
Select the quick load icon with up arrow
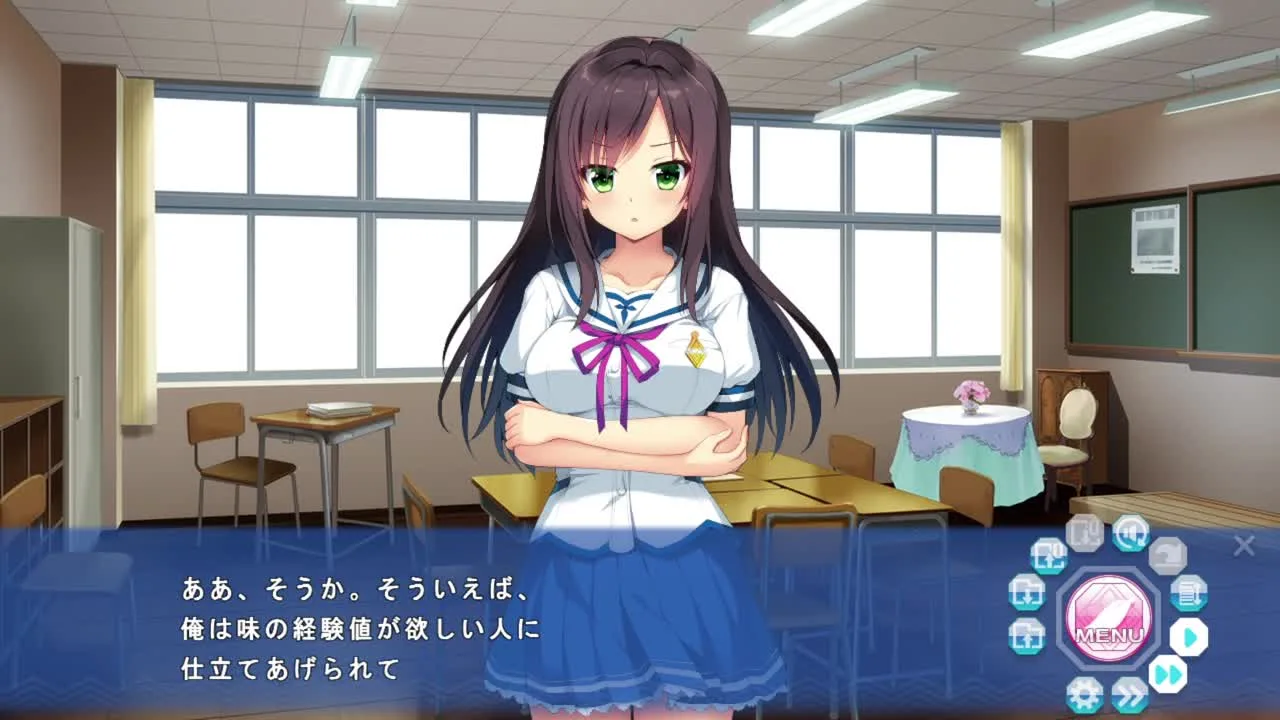(x=1049, y=558)
